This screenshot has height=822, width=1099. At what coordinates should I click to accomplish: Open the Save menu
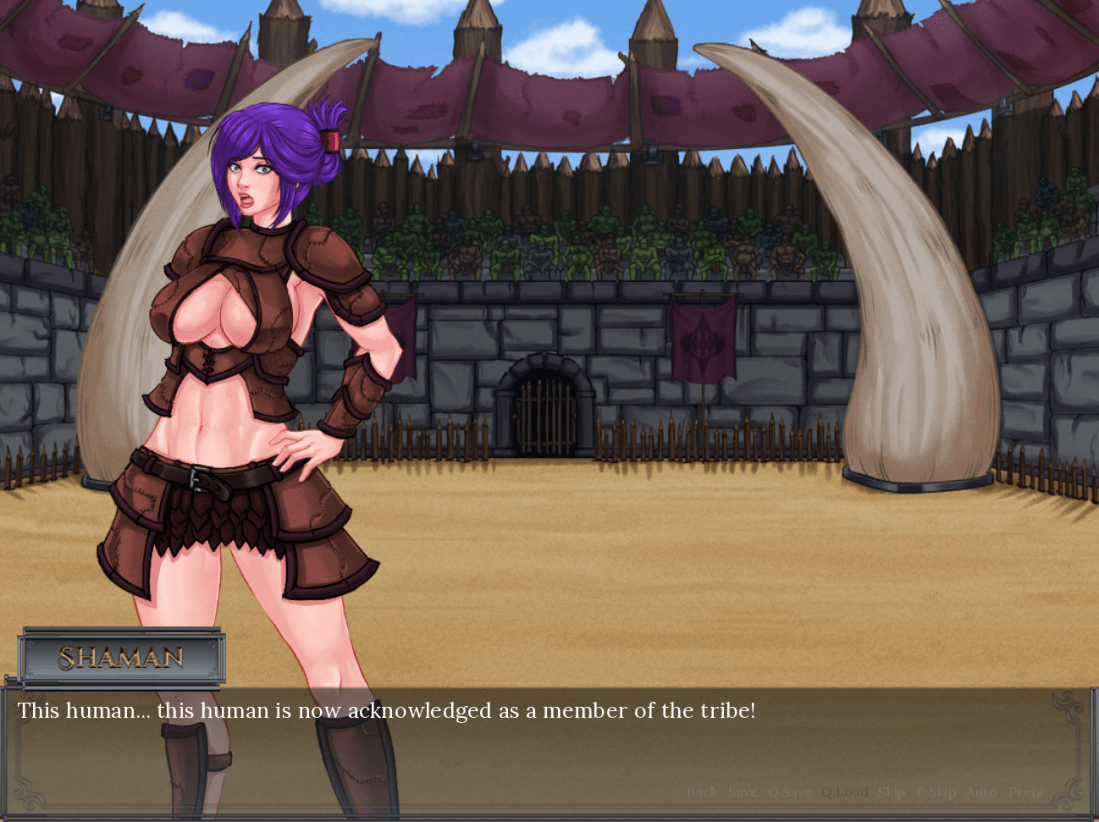[x=742, y=792]
